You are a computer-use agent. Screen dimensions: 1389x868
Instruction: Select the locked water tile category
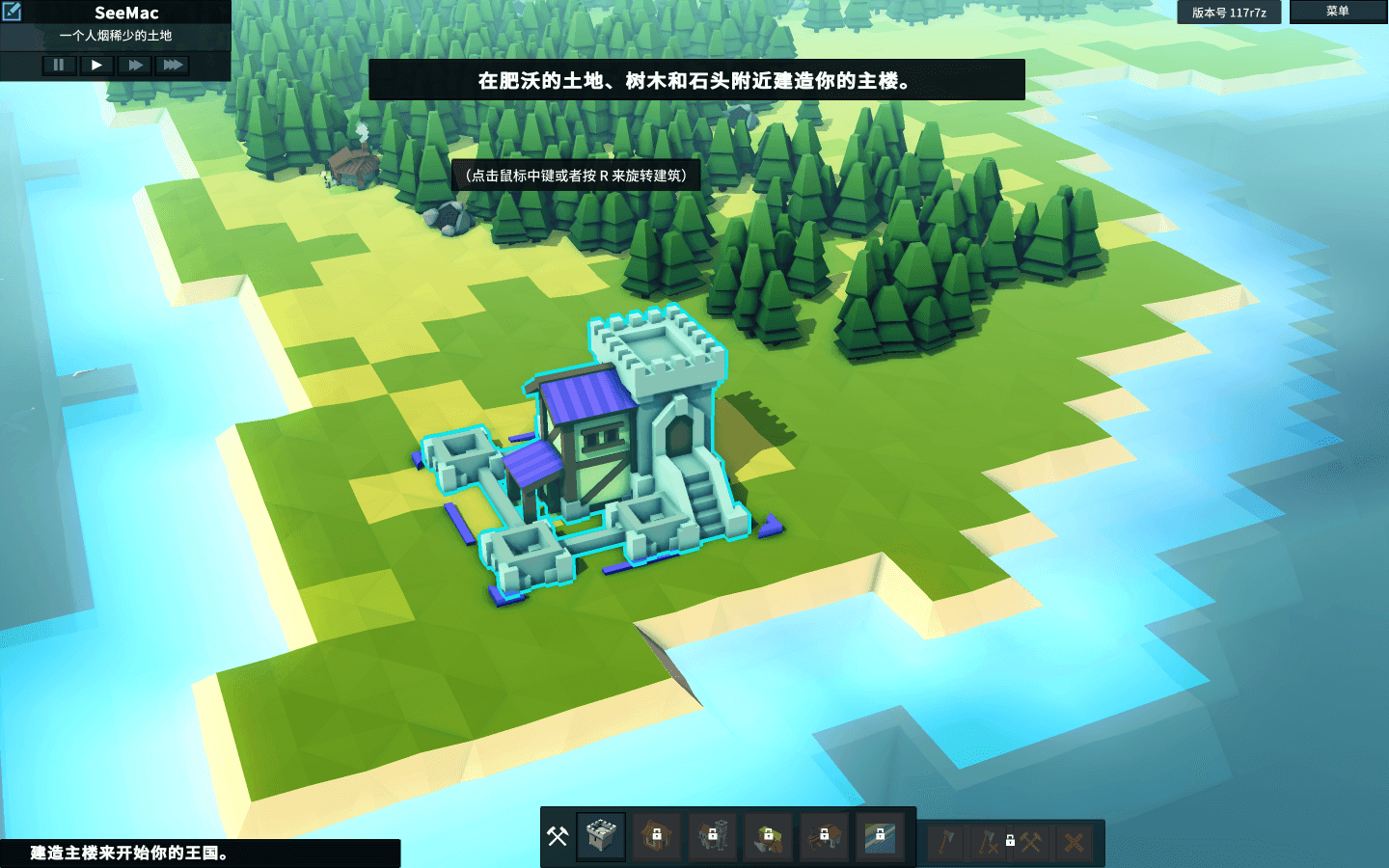tap(880, 835)
